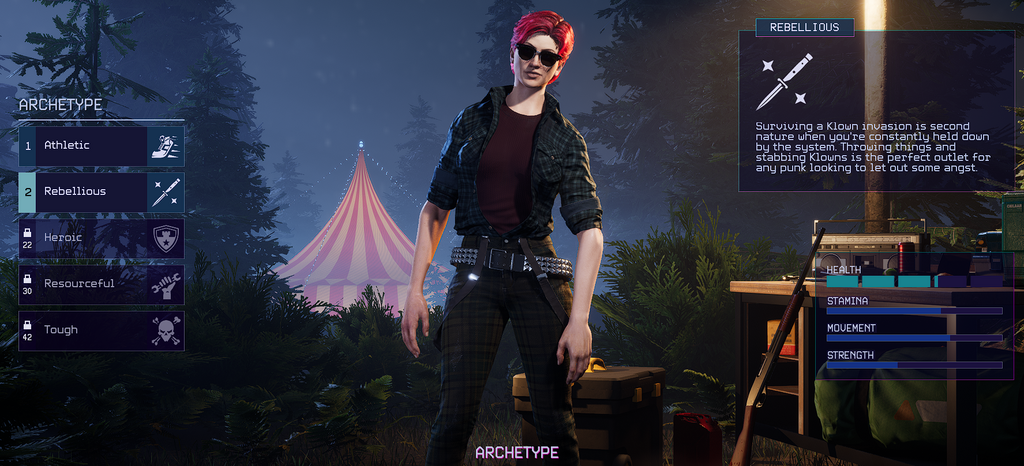Pick the locked Resourceful archetype
This screenshot has width=1024, height=466.
tap(100, 284)
